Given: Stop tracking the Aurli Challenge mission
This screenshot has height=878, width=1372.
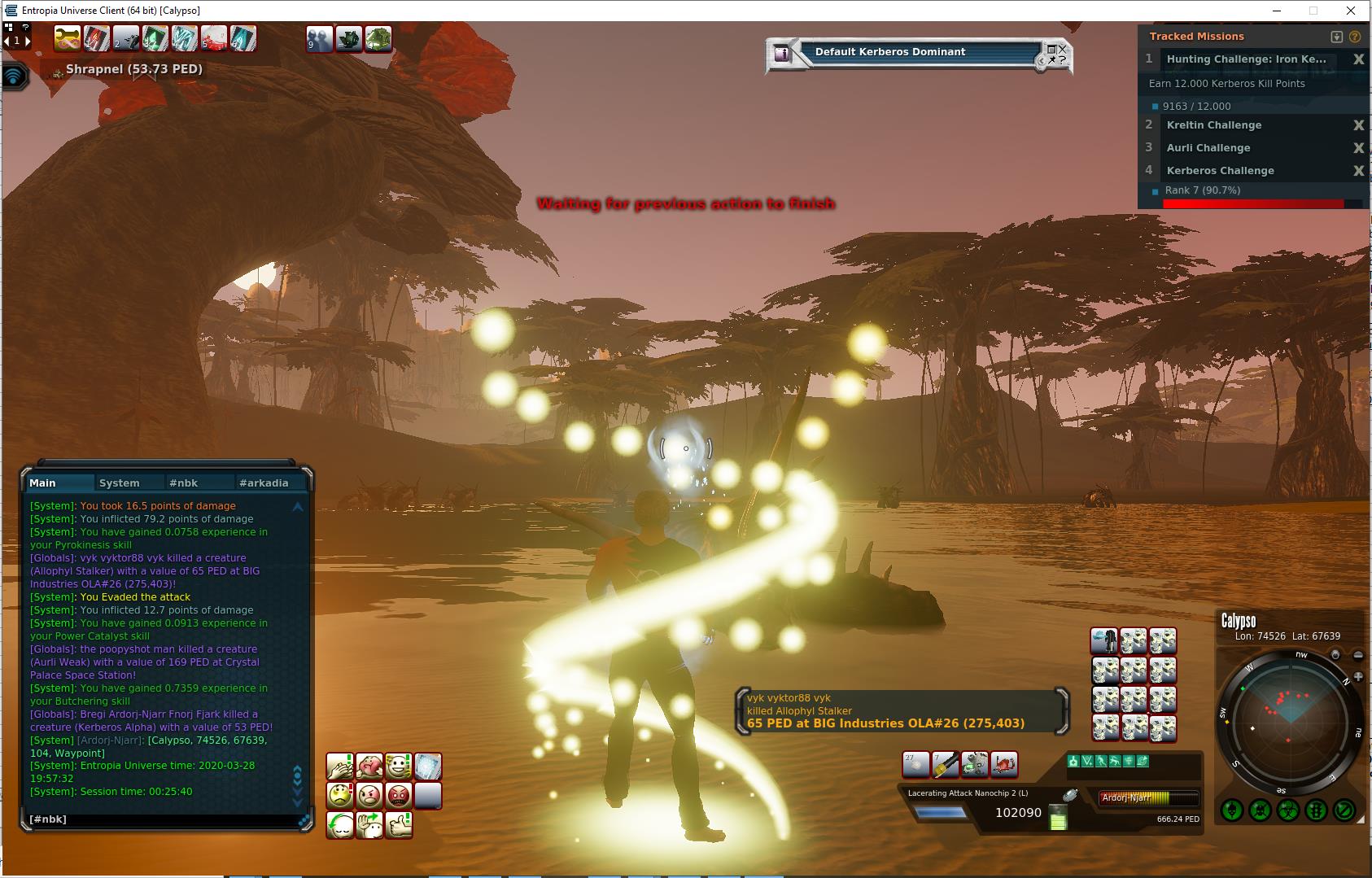Looking at the screenshot, I should coord(1358,148).
